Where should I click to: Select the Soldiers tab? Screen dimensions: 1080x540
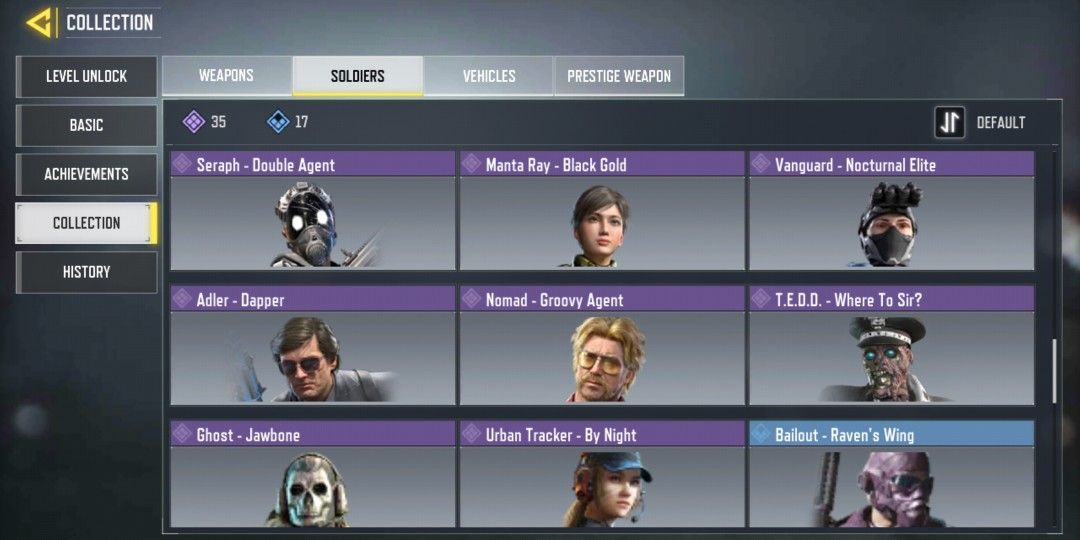pyautogui.click(x=357, y=76)
